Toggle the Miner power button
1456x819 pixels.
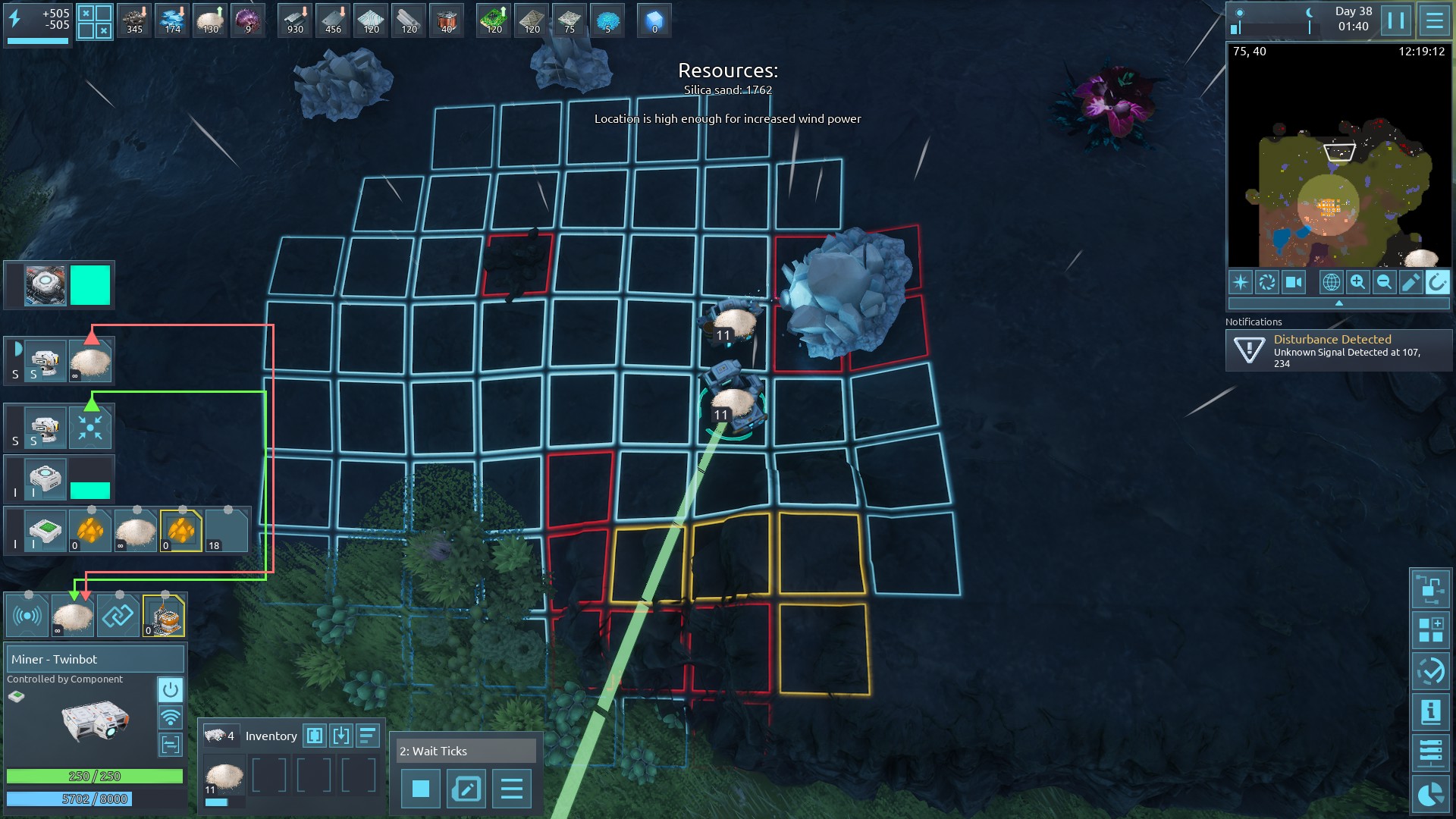click(x=171, y=690)
